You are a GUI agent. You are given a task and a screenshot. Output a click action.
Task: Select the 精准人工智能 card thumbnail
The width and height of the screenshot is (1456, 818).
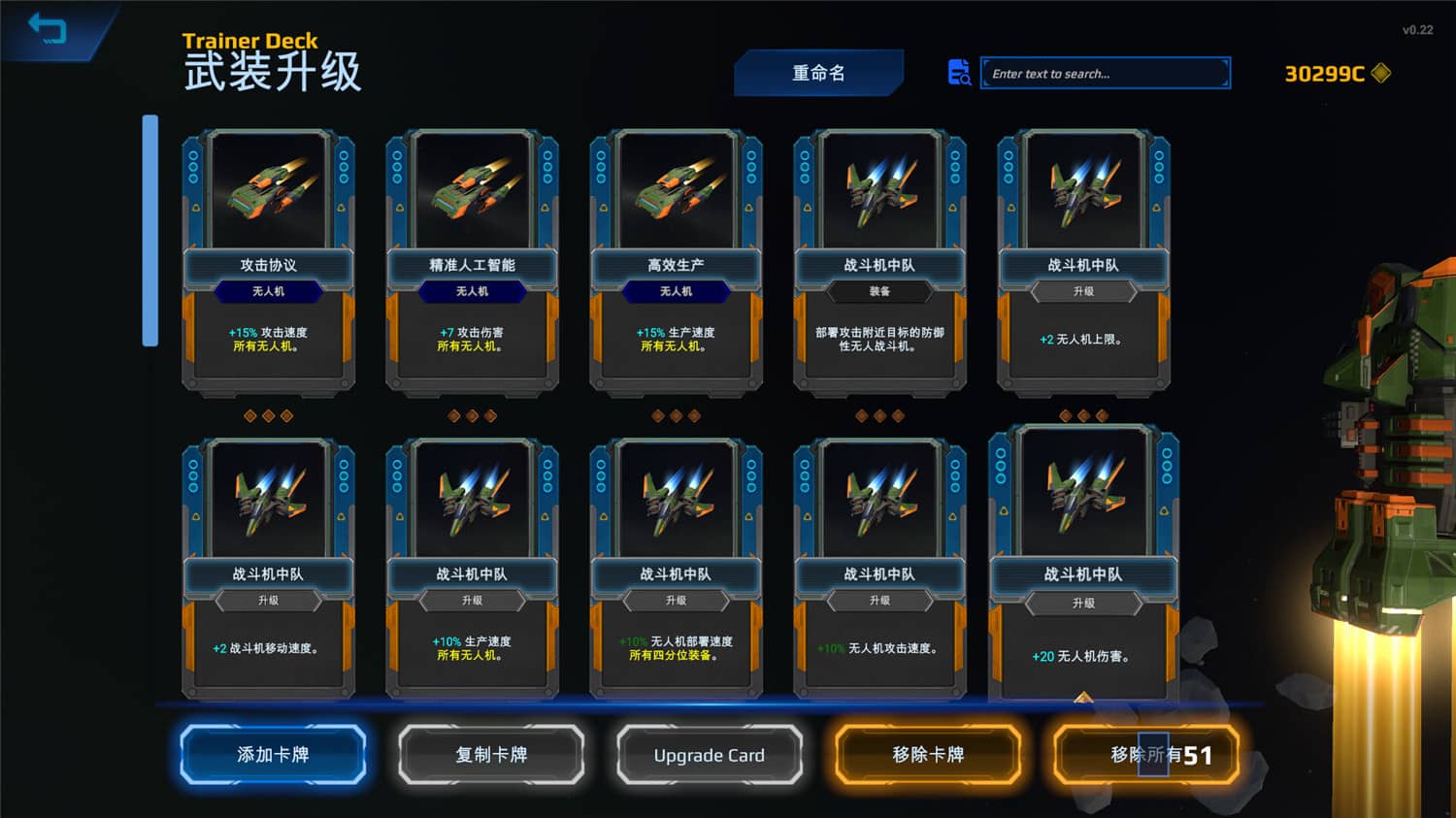pyautogui.click(x=476, y=191)
